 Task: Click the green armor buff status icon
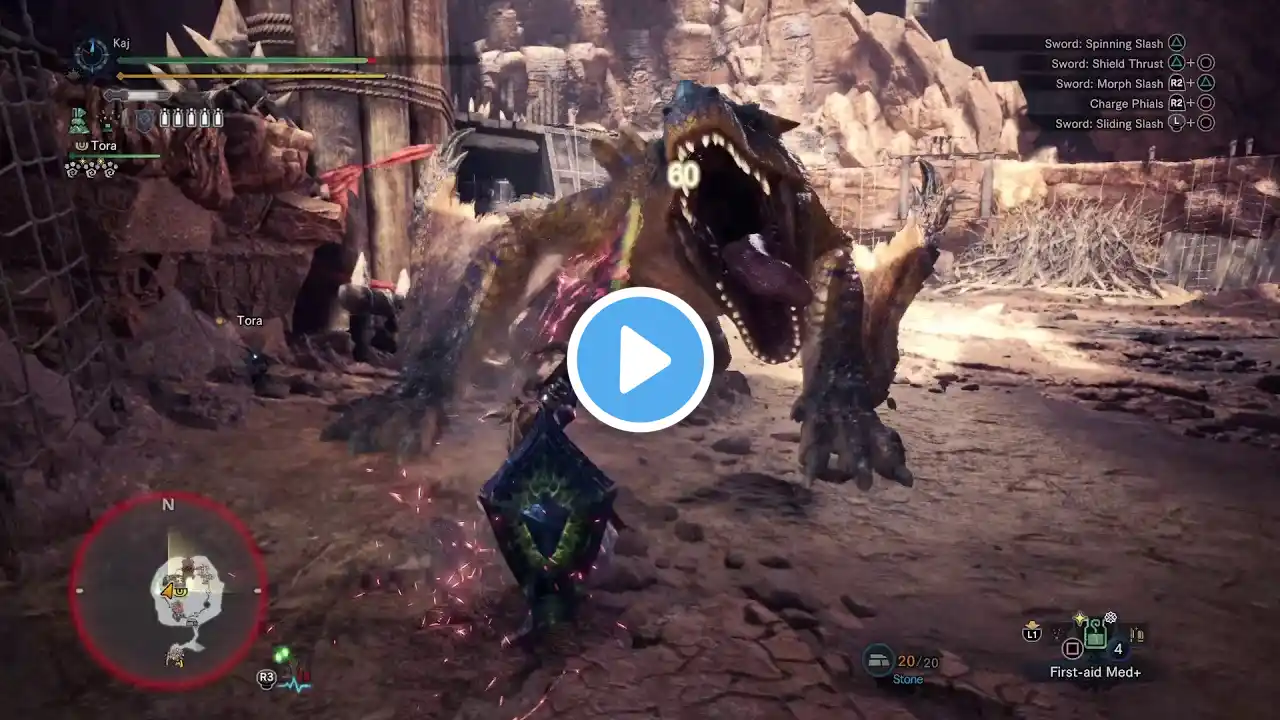79,121
